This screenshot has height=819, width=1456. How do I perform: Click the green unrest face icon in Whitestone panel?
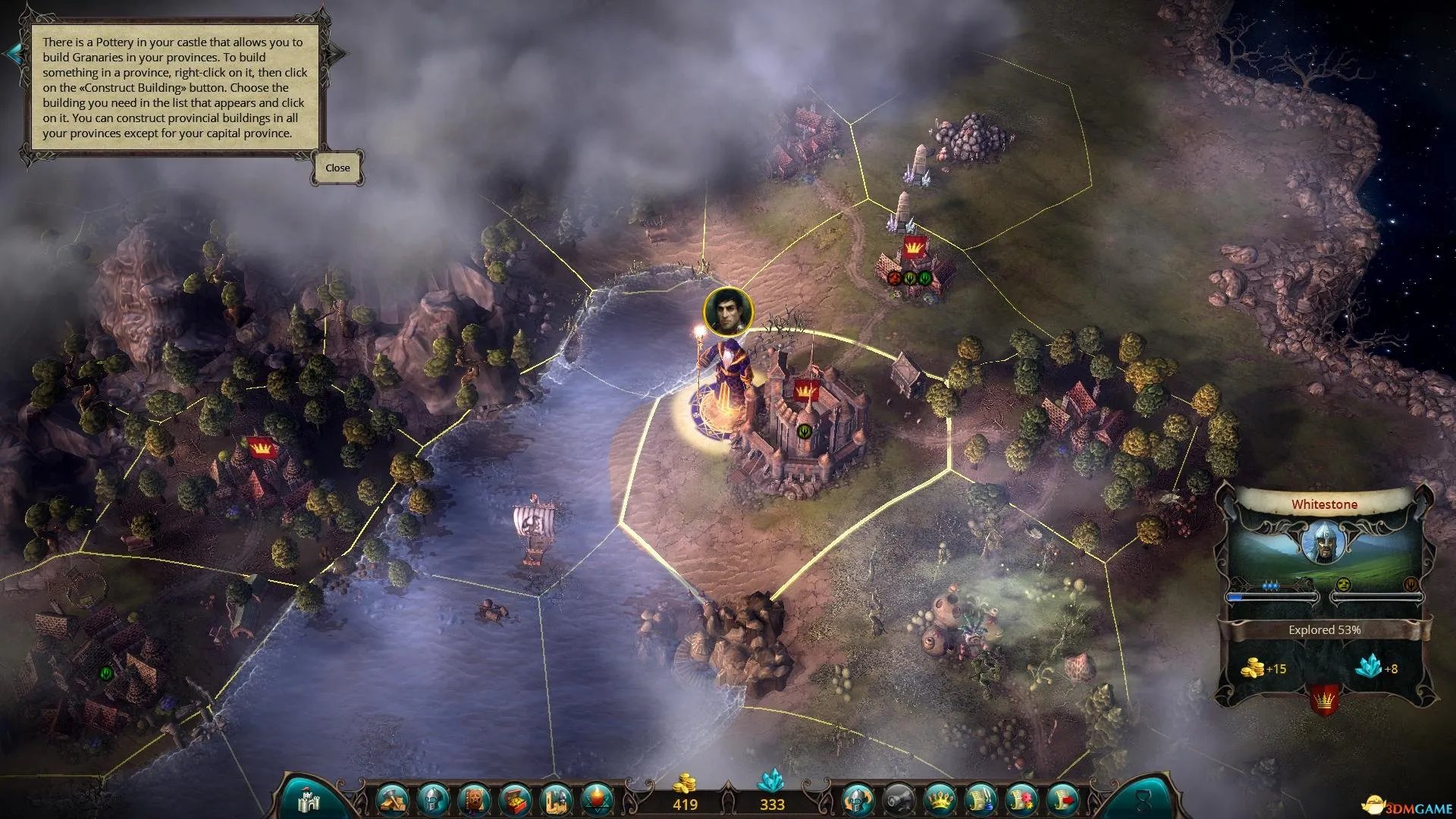point(1344,584)
